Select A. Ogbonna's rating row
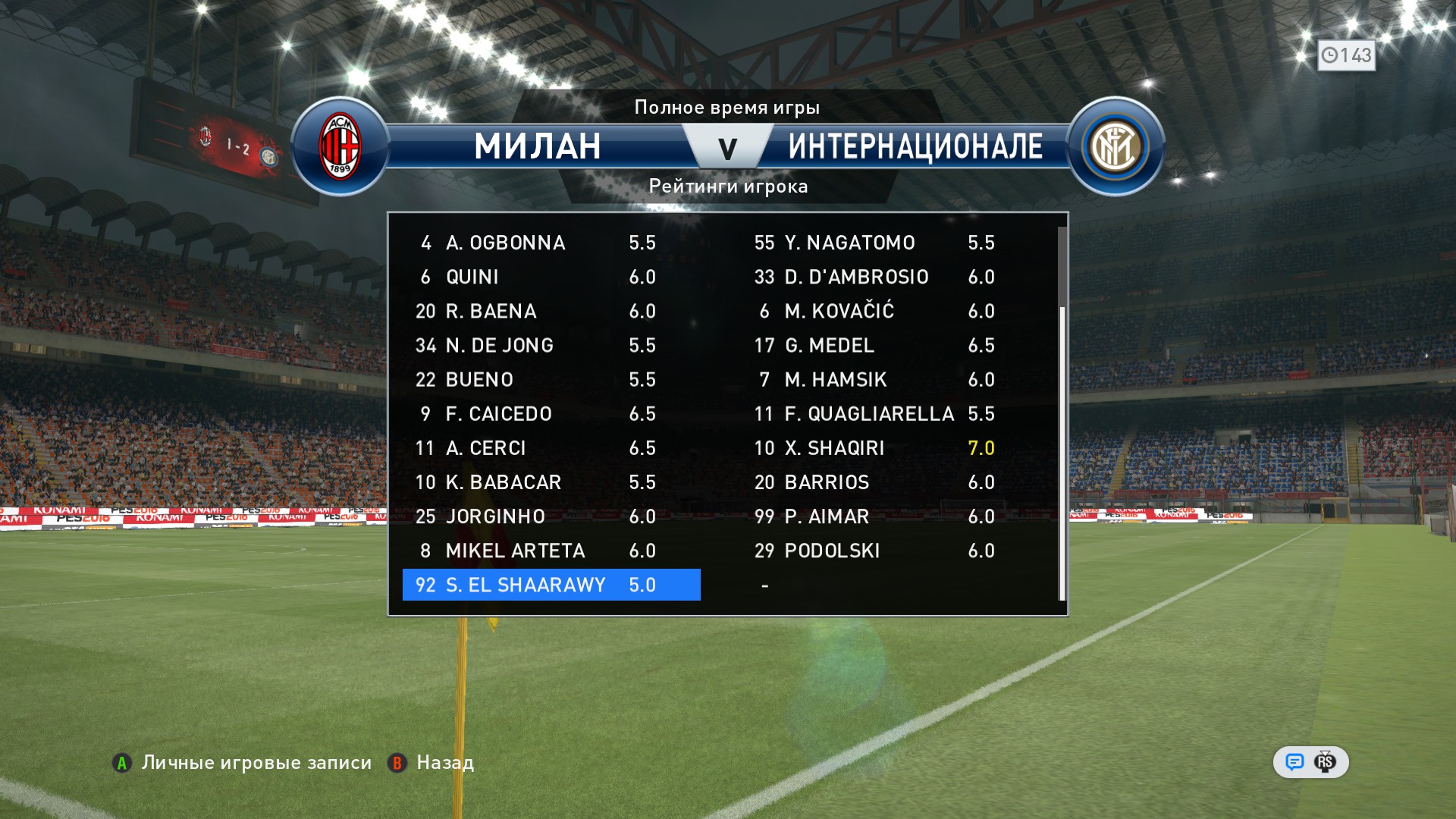Viewport: 1456px width, 819px height. tap(551, 243)
